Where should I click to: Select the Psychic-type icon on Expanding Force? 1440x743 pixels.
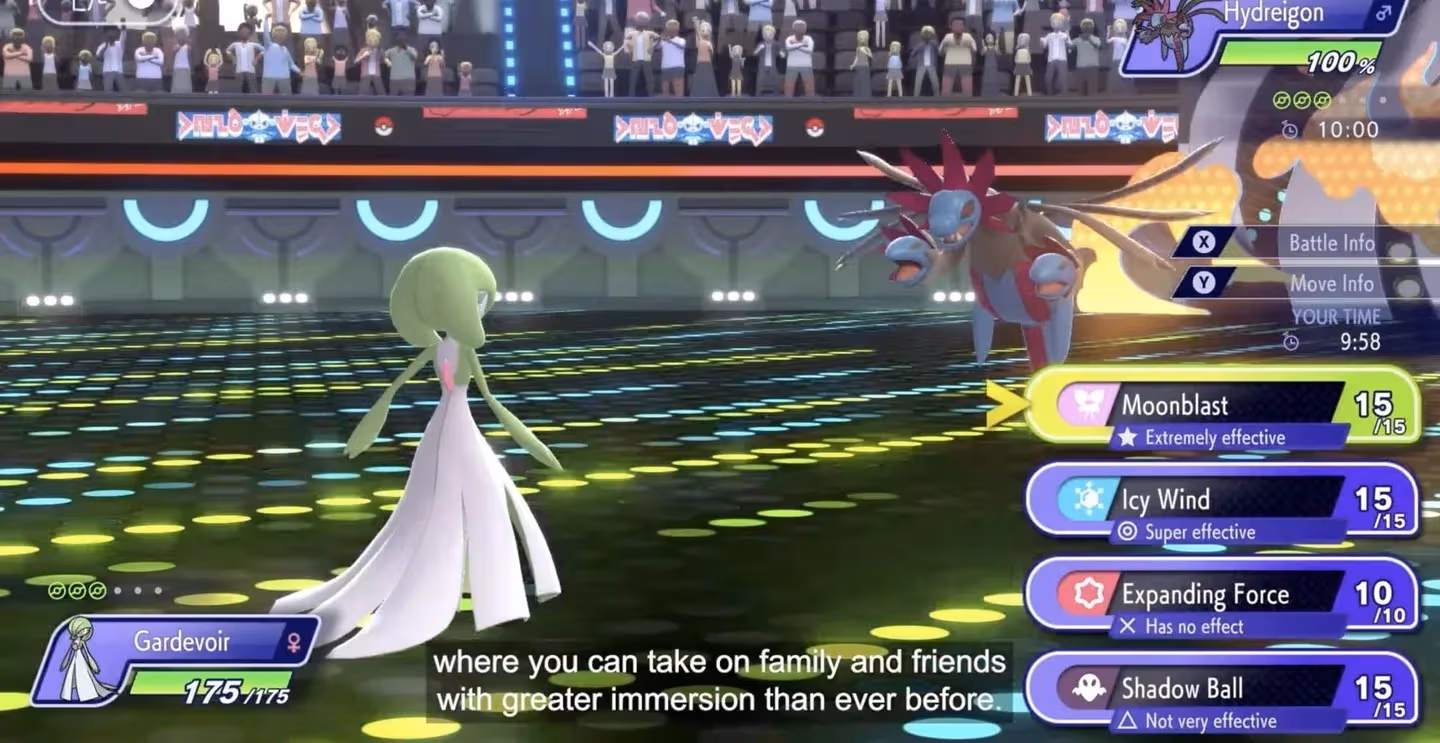tap(1087, 593)
